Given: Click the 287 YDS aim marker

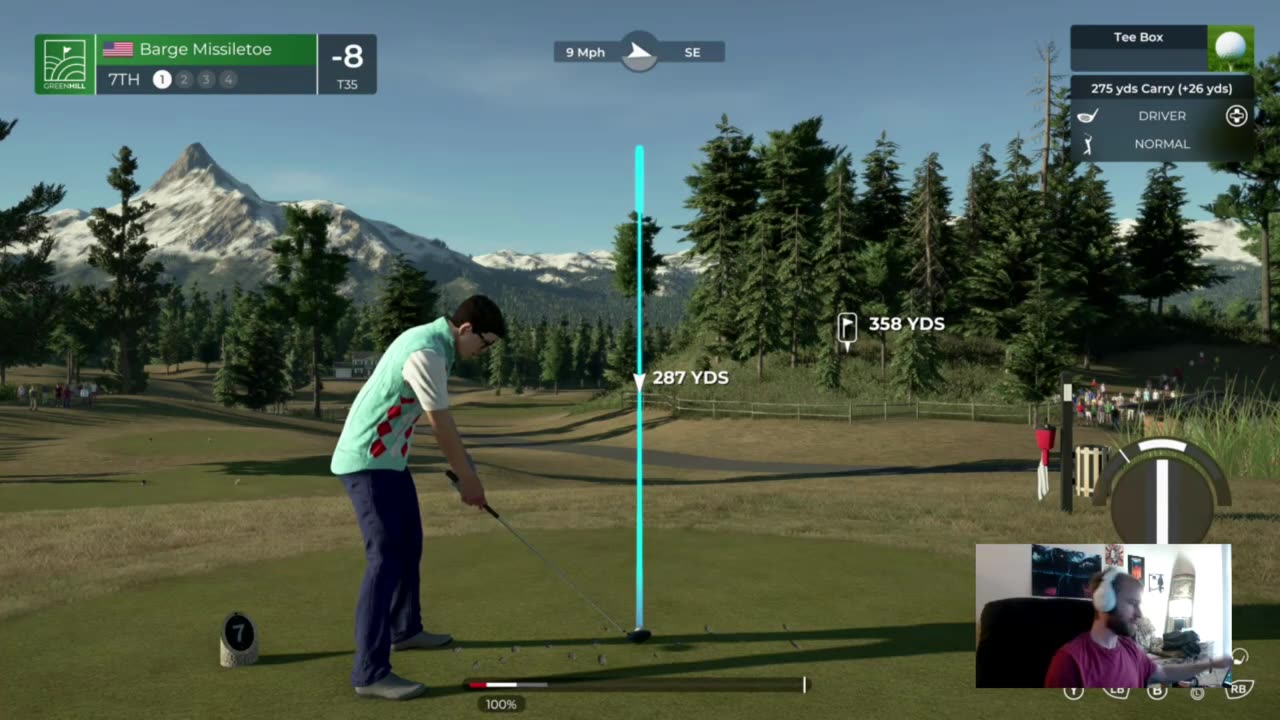Looking at the screenshot, I should pyautogui.click(x=640, y=379).
